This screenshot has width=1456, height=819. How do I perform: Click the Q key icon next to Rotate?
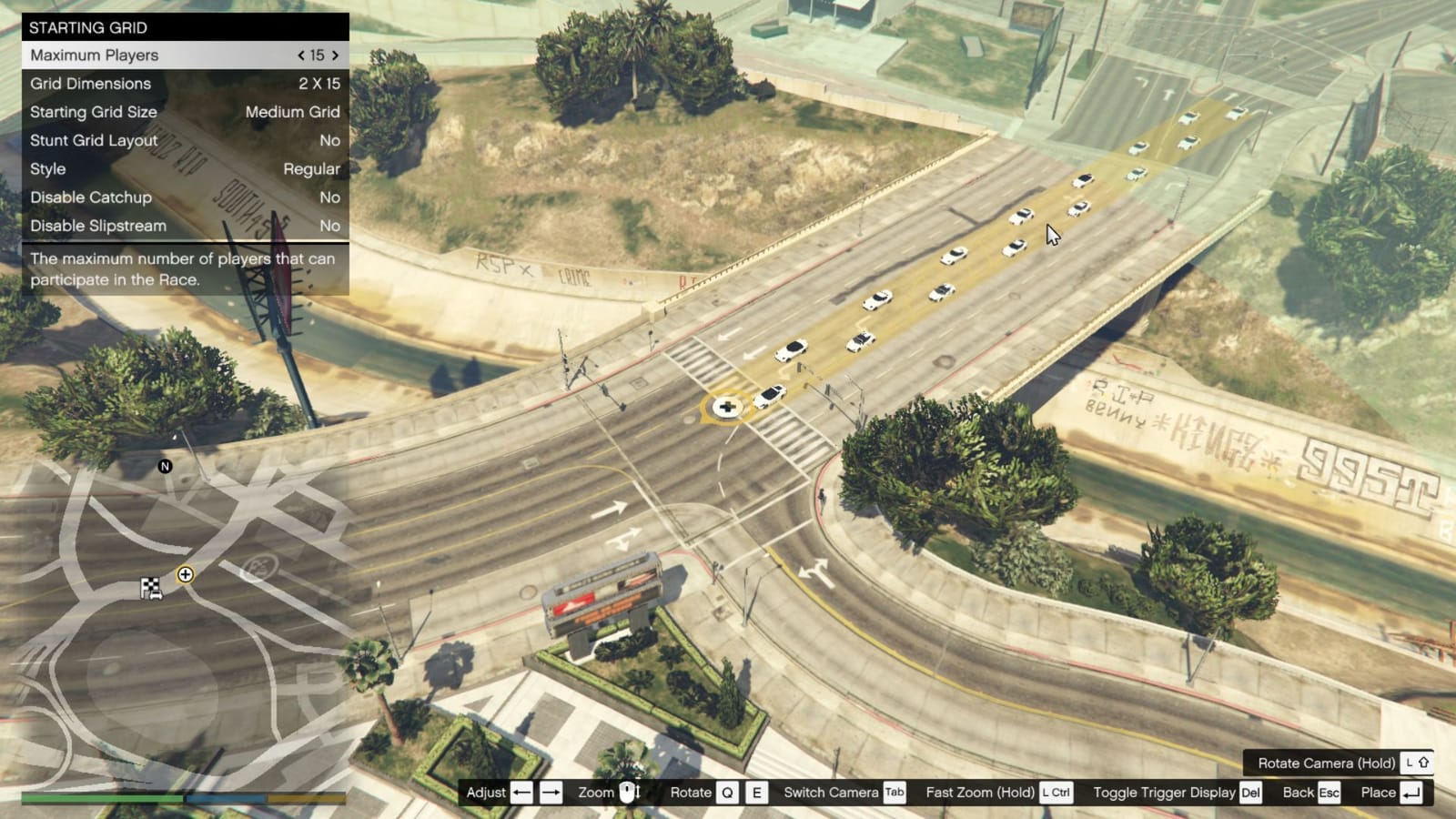point(725,792)
